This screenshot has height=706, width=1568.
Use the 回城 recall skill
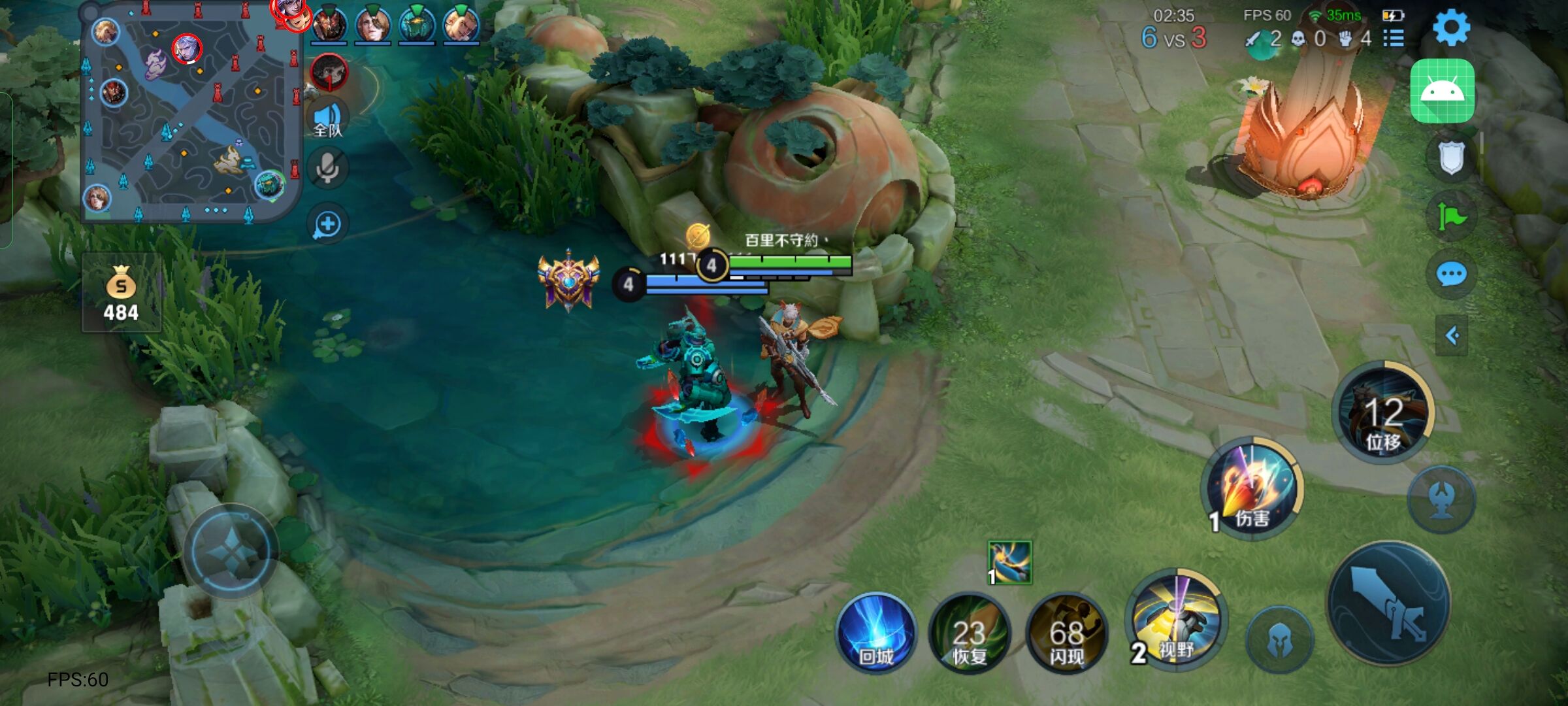876,633
